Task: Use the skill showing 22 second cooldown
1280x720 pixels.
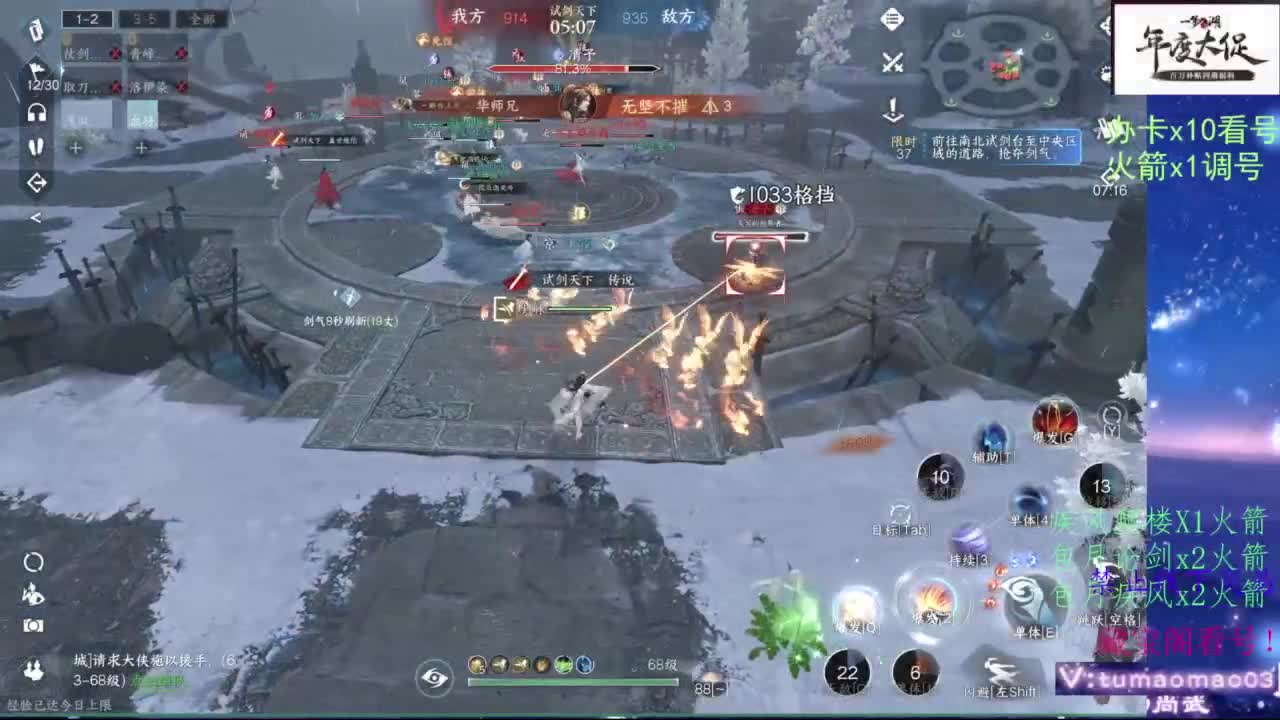Action: 849,674
